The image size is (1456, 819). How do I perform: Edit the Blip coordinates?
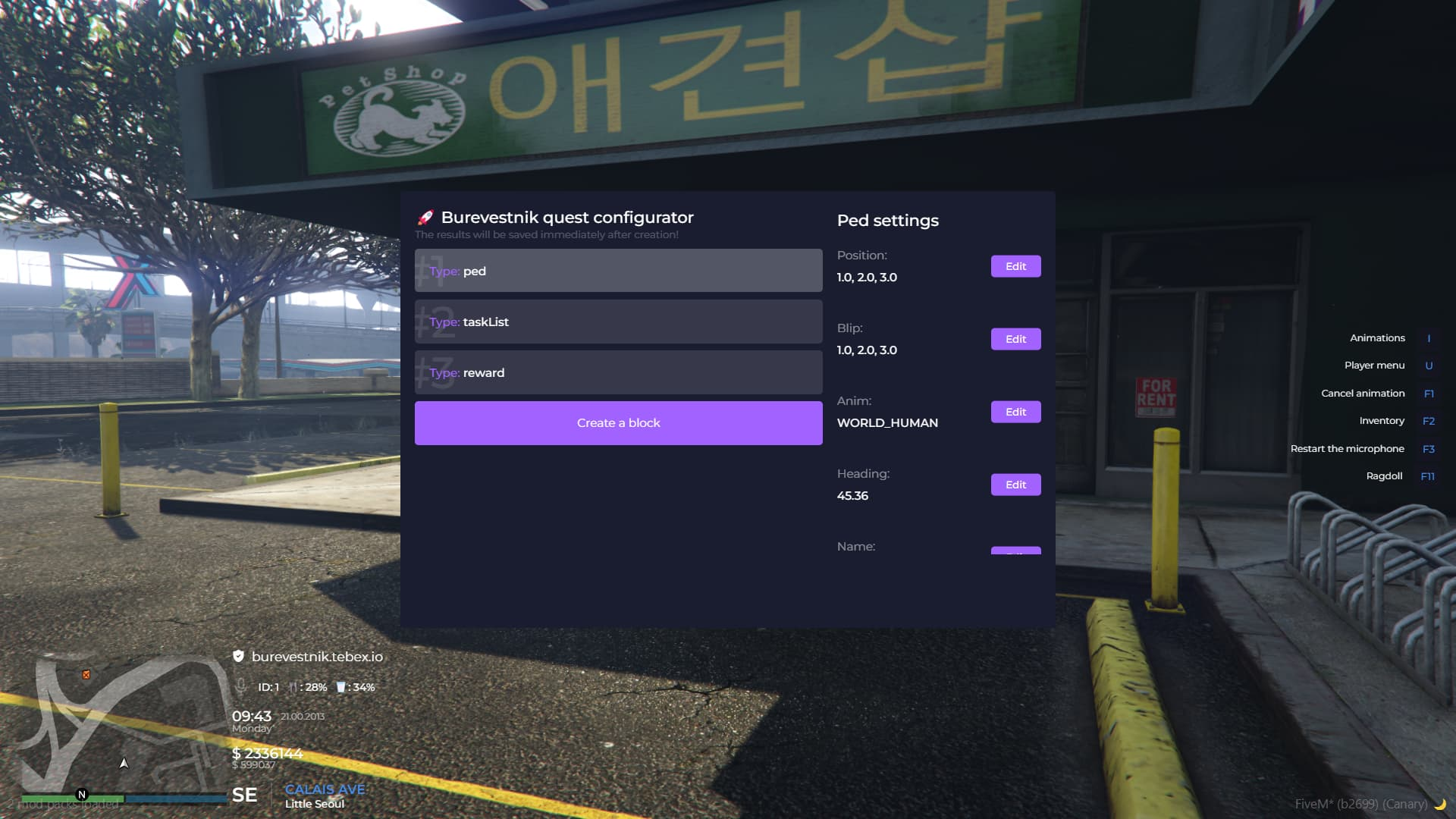tap(1015, 339)
